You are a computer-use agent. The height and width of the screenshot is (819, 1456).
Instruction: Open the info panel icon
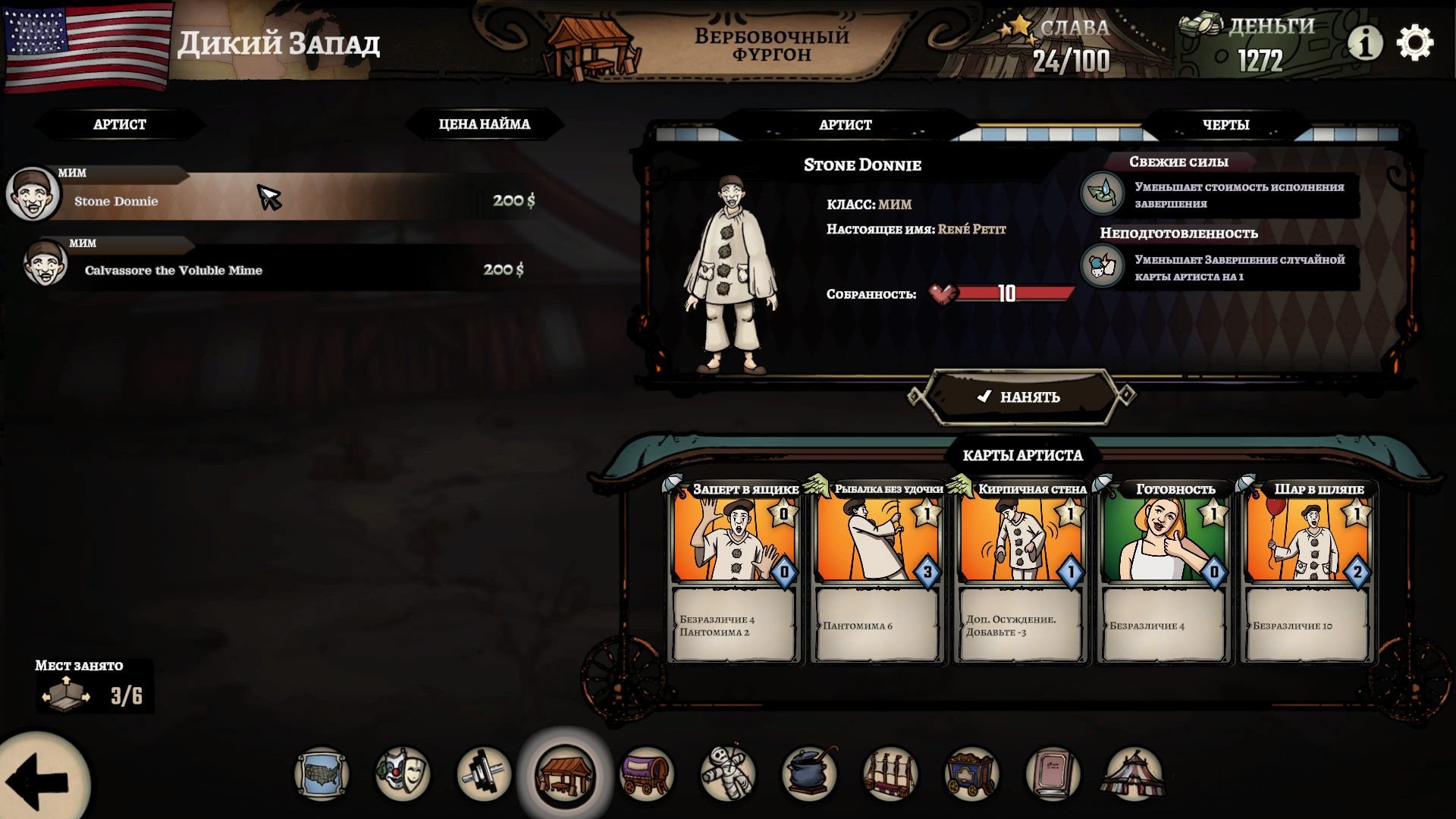tap(1364, 43)
